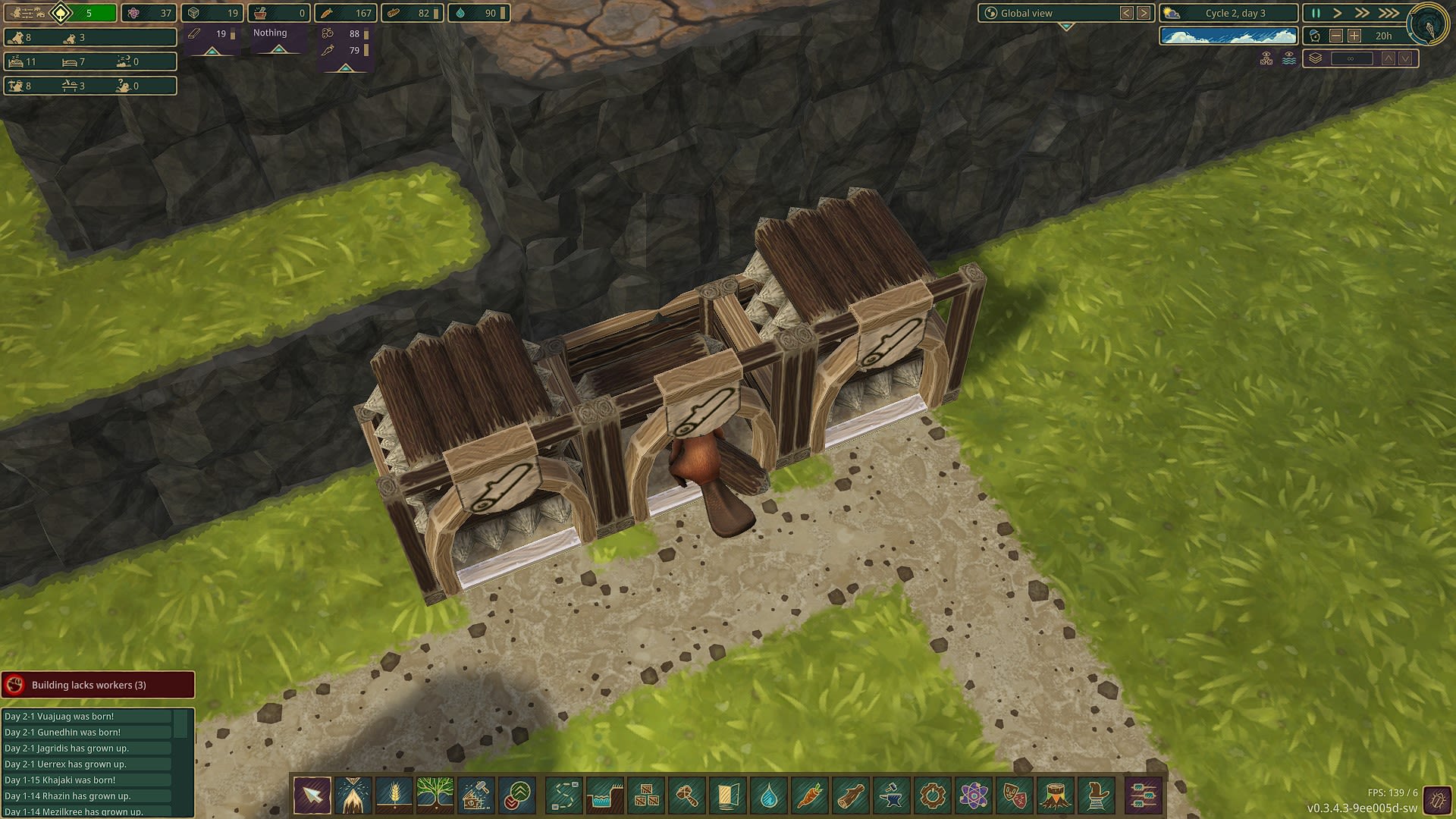Open the science atom buildings category
The image size is (1456, 819).
(973, 795)
